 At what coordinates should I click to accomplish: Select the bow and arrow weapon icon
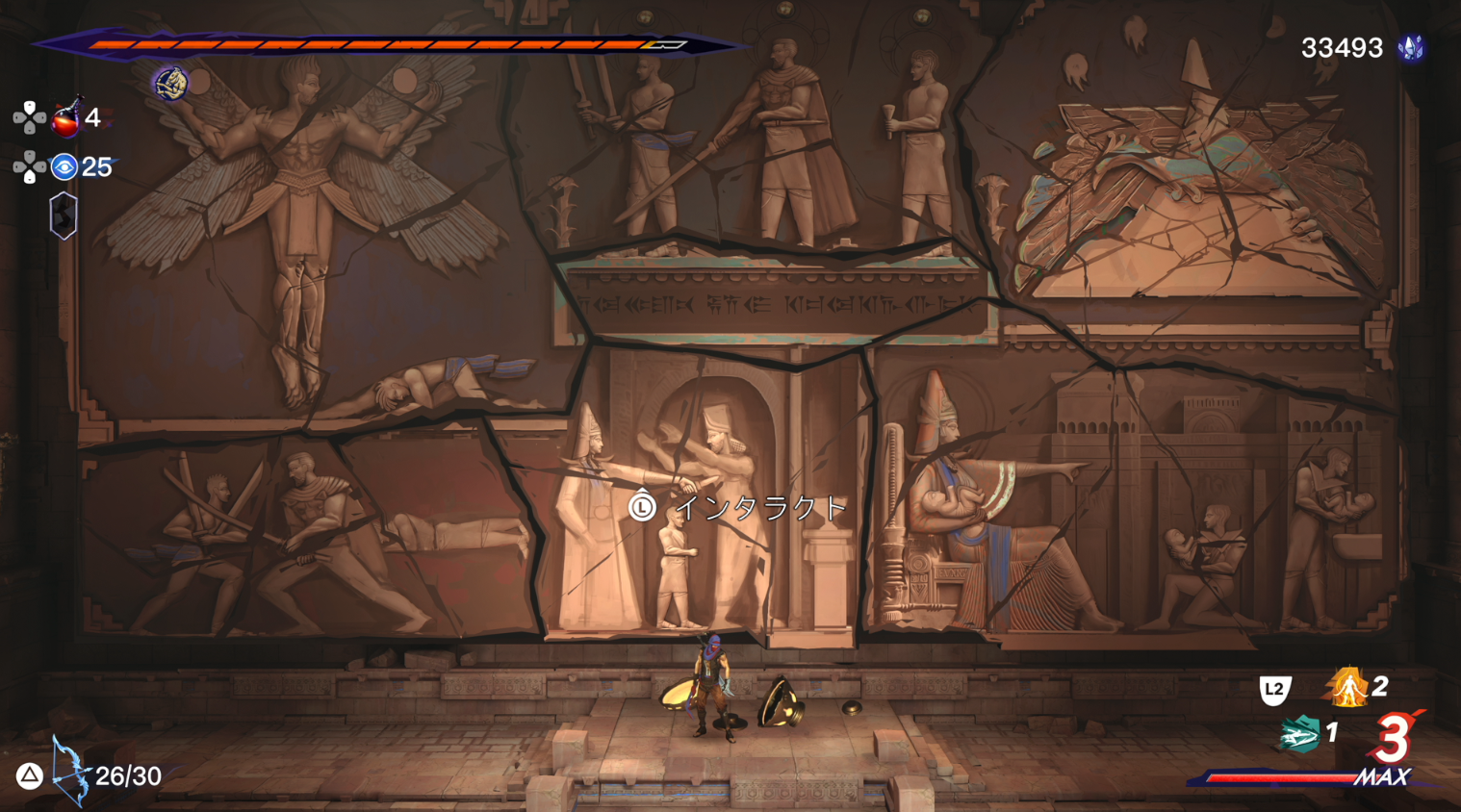coord(68,772)
